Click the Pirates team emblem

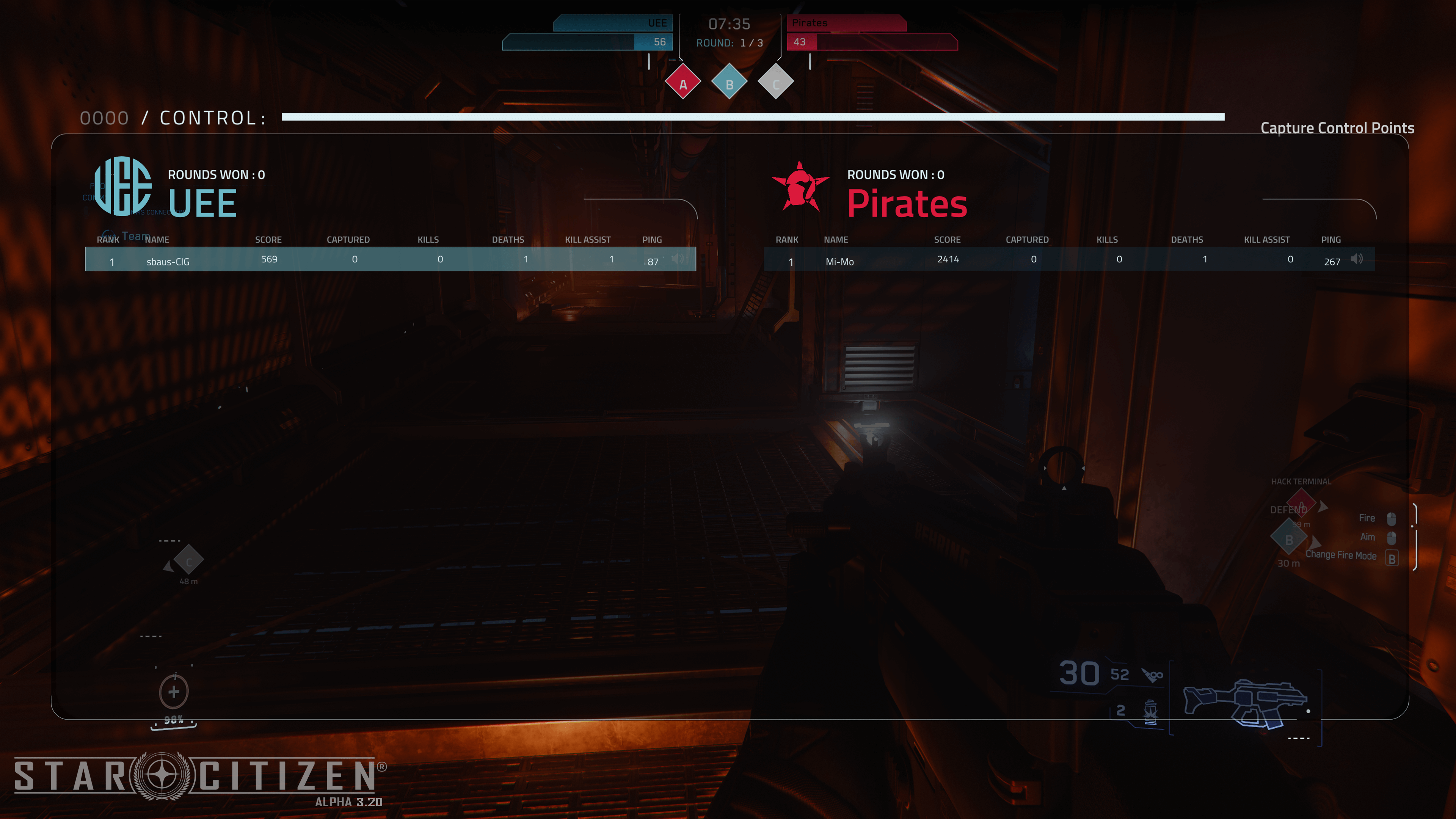coord(800,187)
